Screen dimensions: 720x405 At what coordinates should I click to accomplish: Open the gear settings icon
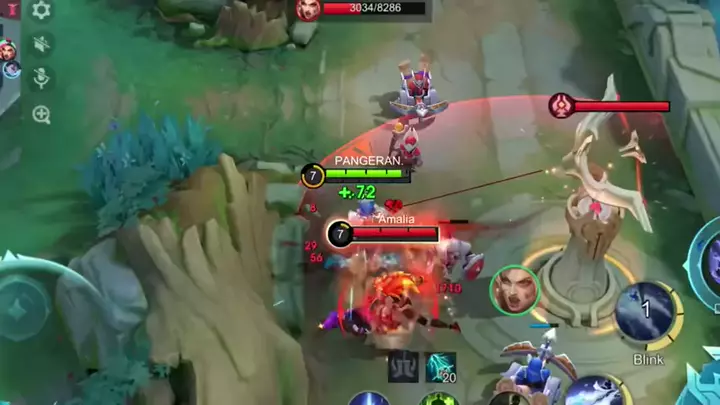tap(41, 11)
